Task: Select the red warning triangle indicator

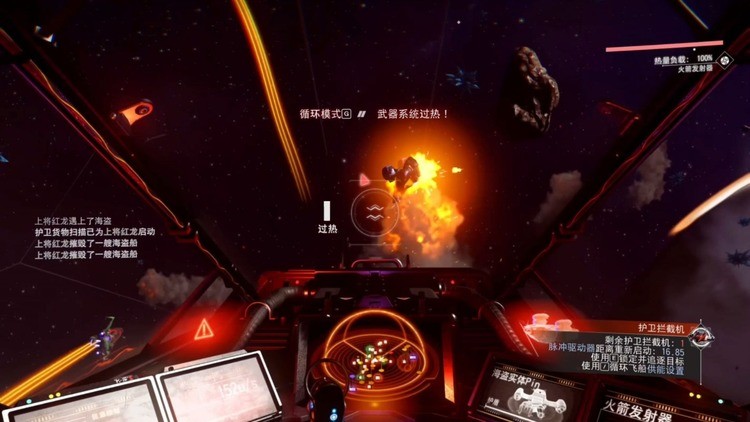Action: pos(204,328)
